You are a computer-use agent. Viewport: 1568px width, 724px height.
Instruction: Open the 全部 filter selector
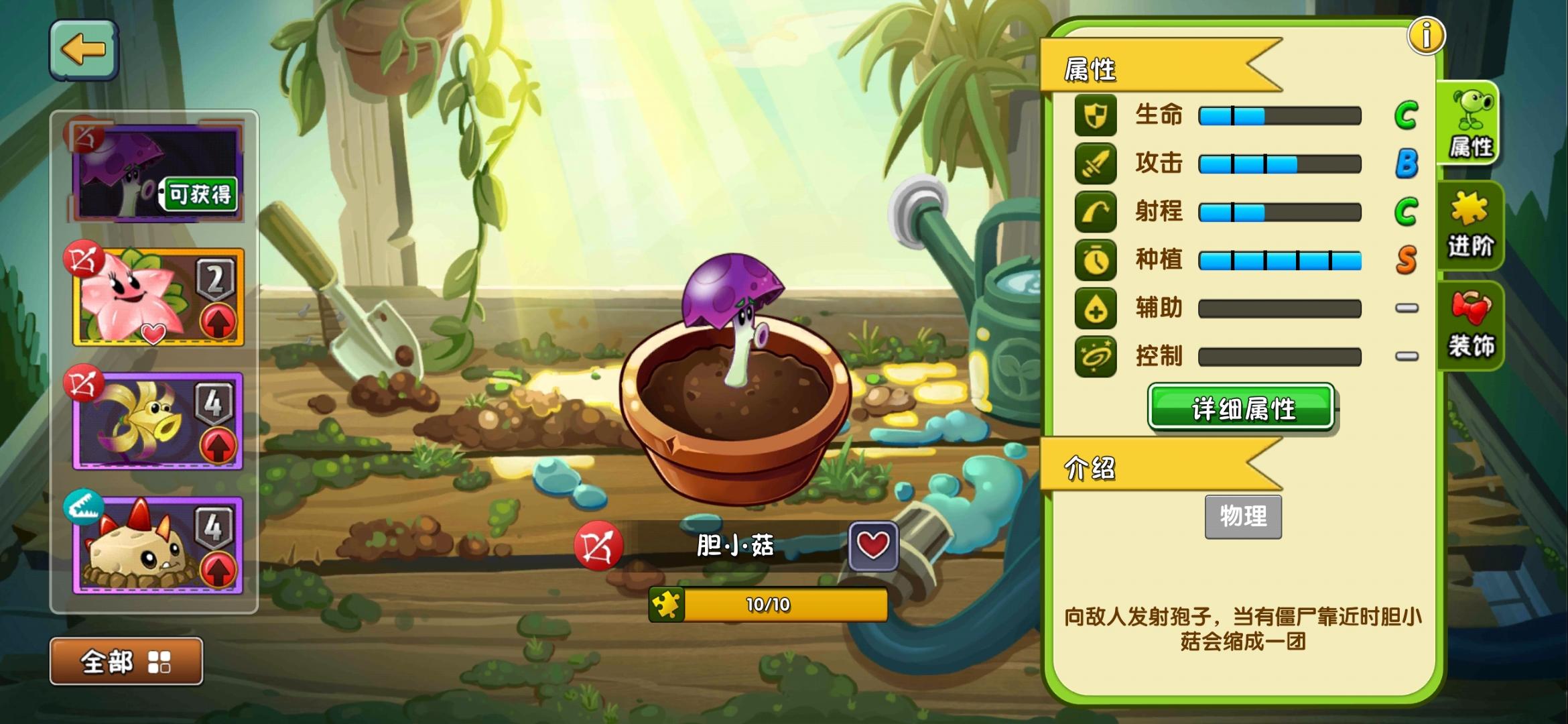(x=127, y=660)
